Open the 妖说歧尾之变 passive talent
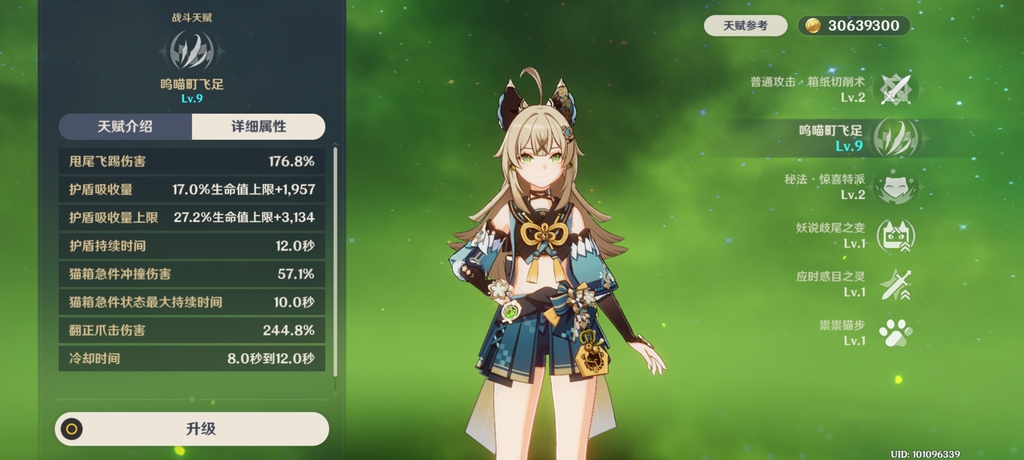The width and height of the screenshot is (1024, 460). [x=894, y=235]
